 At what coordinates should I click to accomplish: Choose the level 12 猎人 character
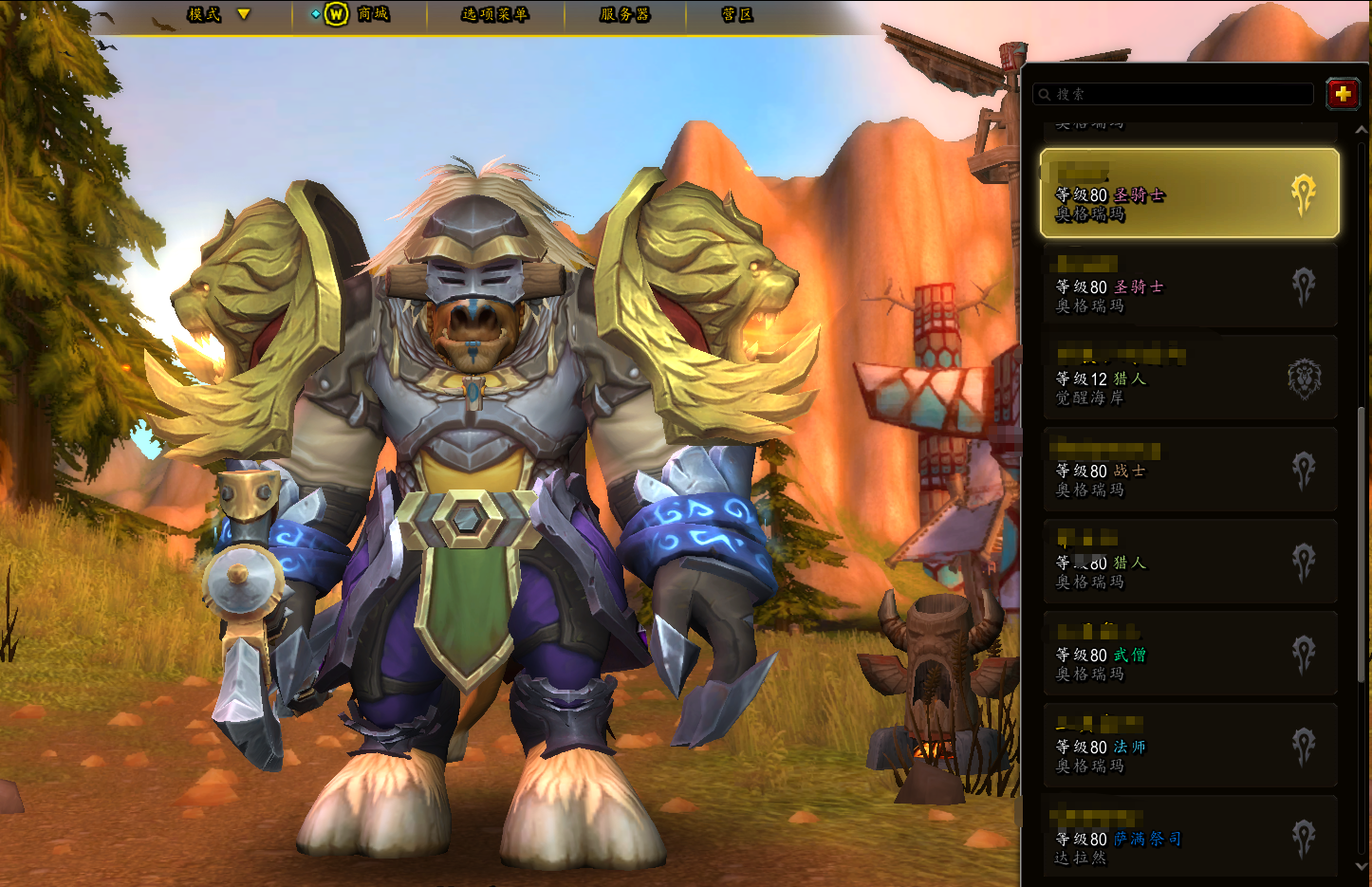coord(1189,378)
